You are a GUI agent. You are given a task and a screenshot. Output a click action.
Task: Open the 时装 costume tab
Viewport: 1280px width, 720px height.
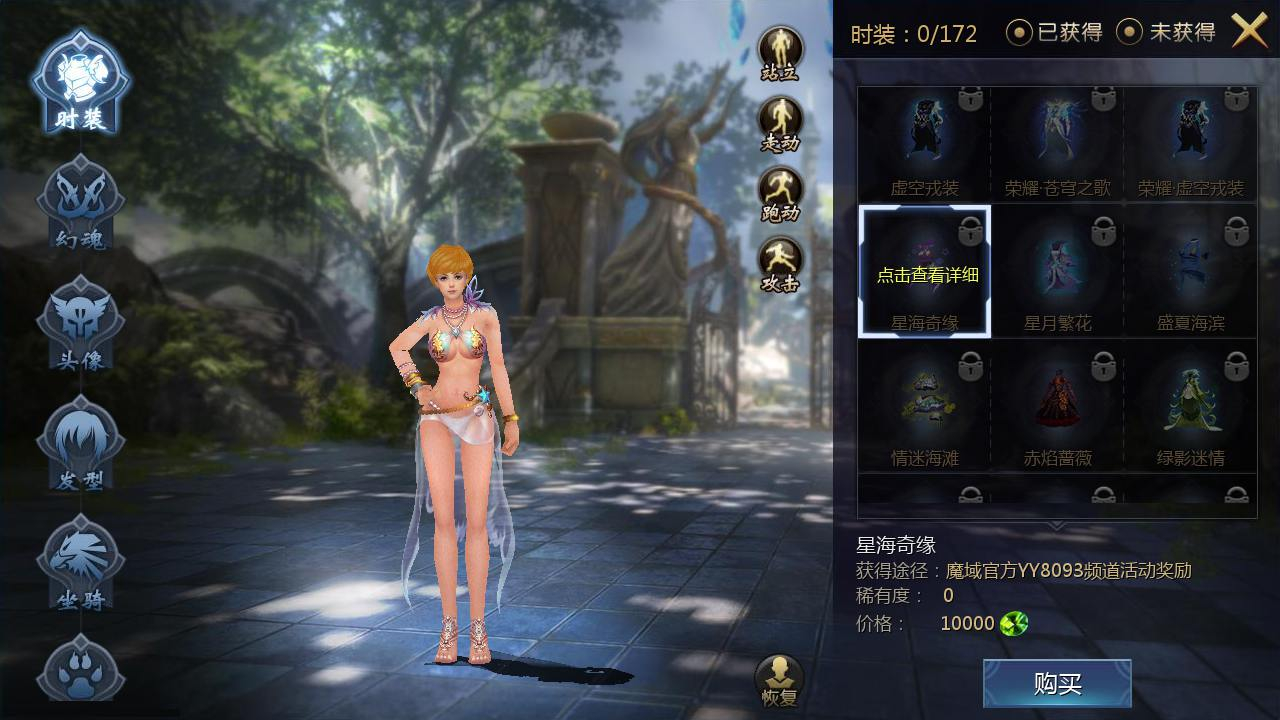click(x=80, y=84)
